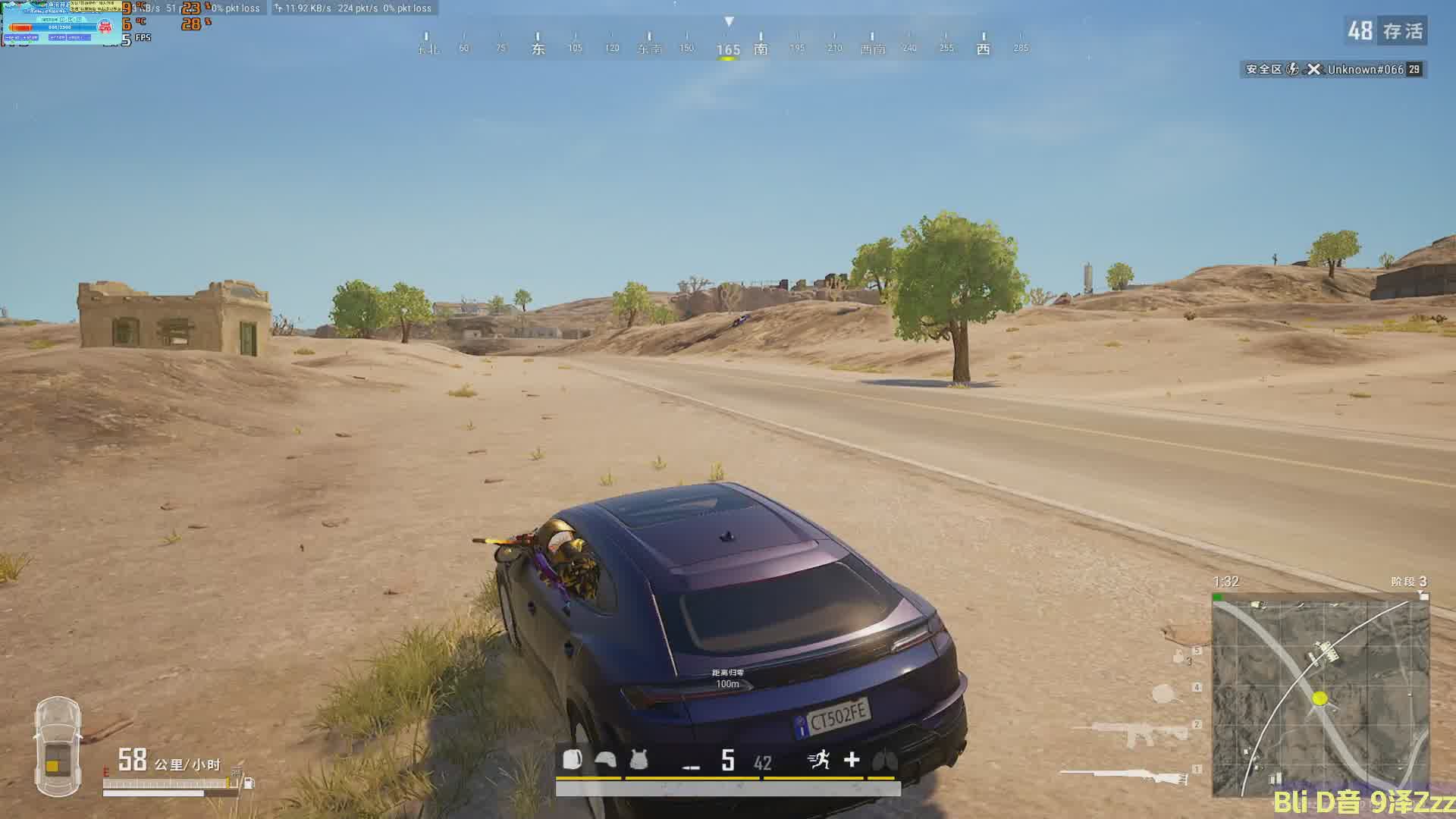The height and width of the screenshot is (819, 1456).
Task: Click the running man boost icon
Action: coord(819,759)
